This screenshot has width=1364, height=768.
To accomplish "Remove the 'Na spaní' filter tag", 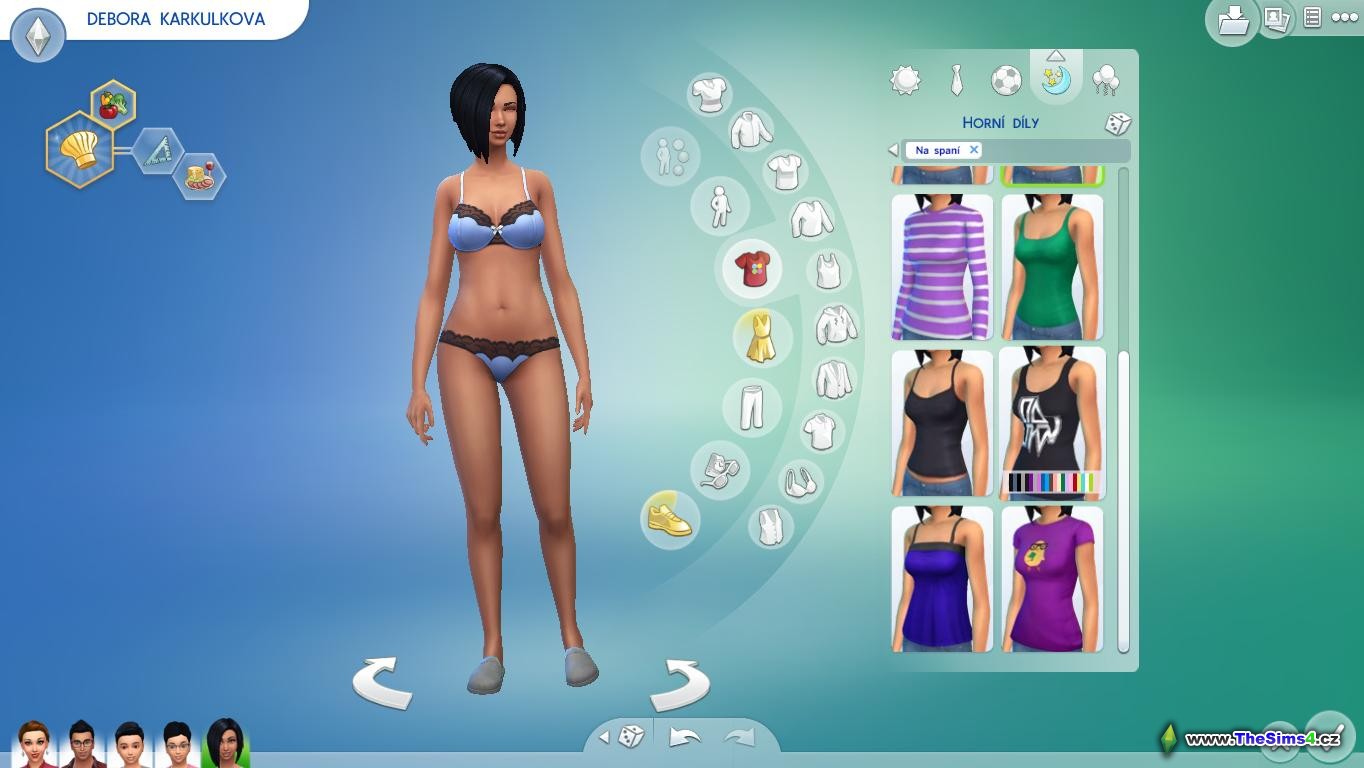I will 973,150.
